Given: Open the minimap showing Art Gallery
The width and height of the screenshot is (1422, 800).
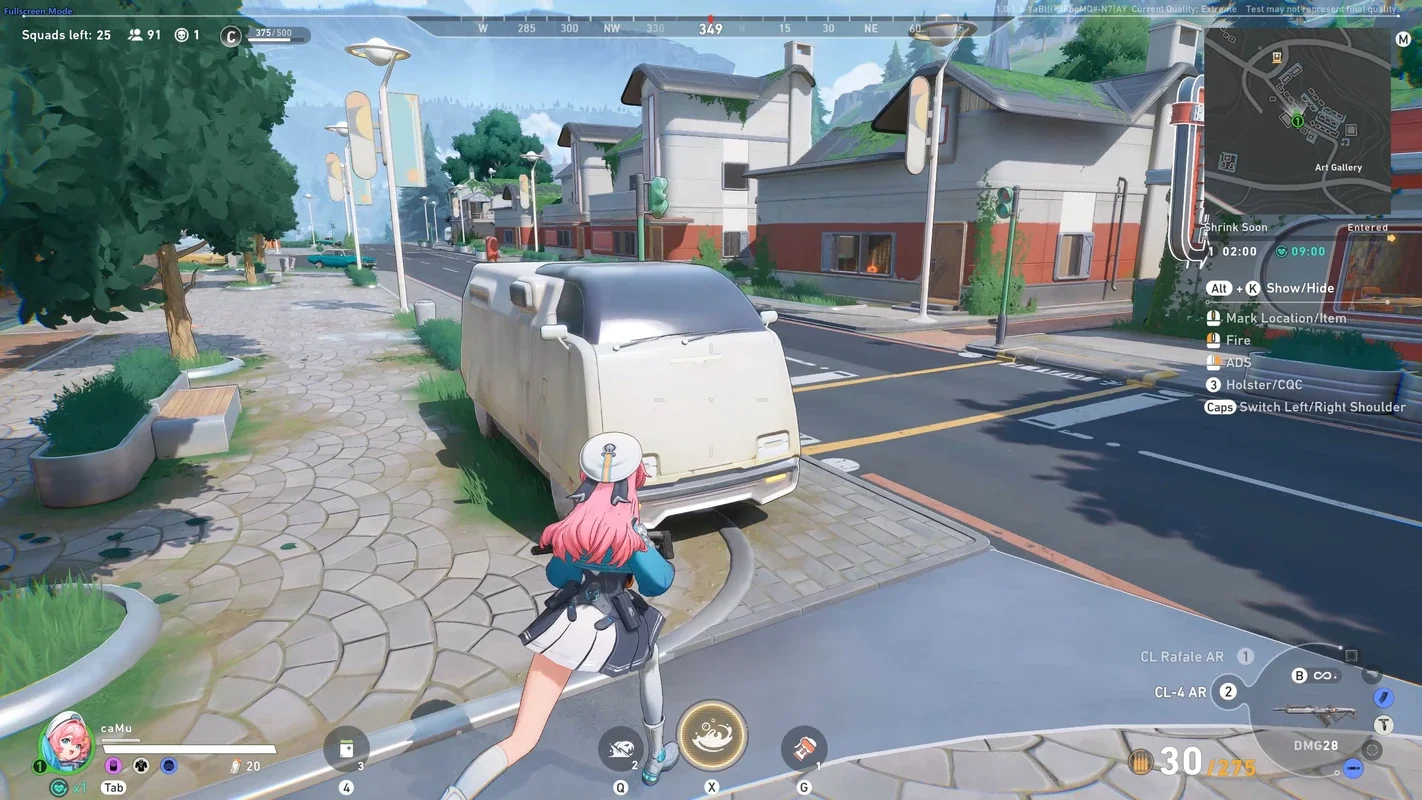Looking at the screenshot, I should click(1296, 120).
